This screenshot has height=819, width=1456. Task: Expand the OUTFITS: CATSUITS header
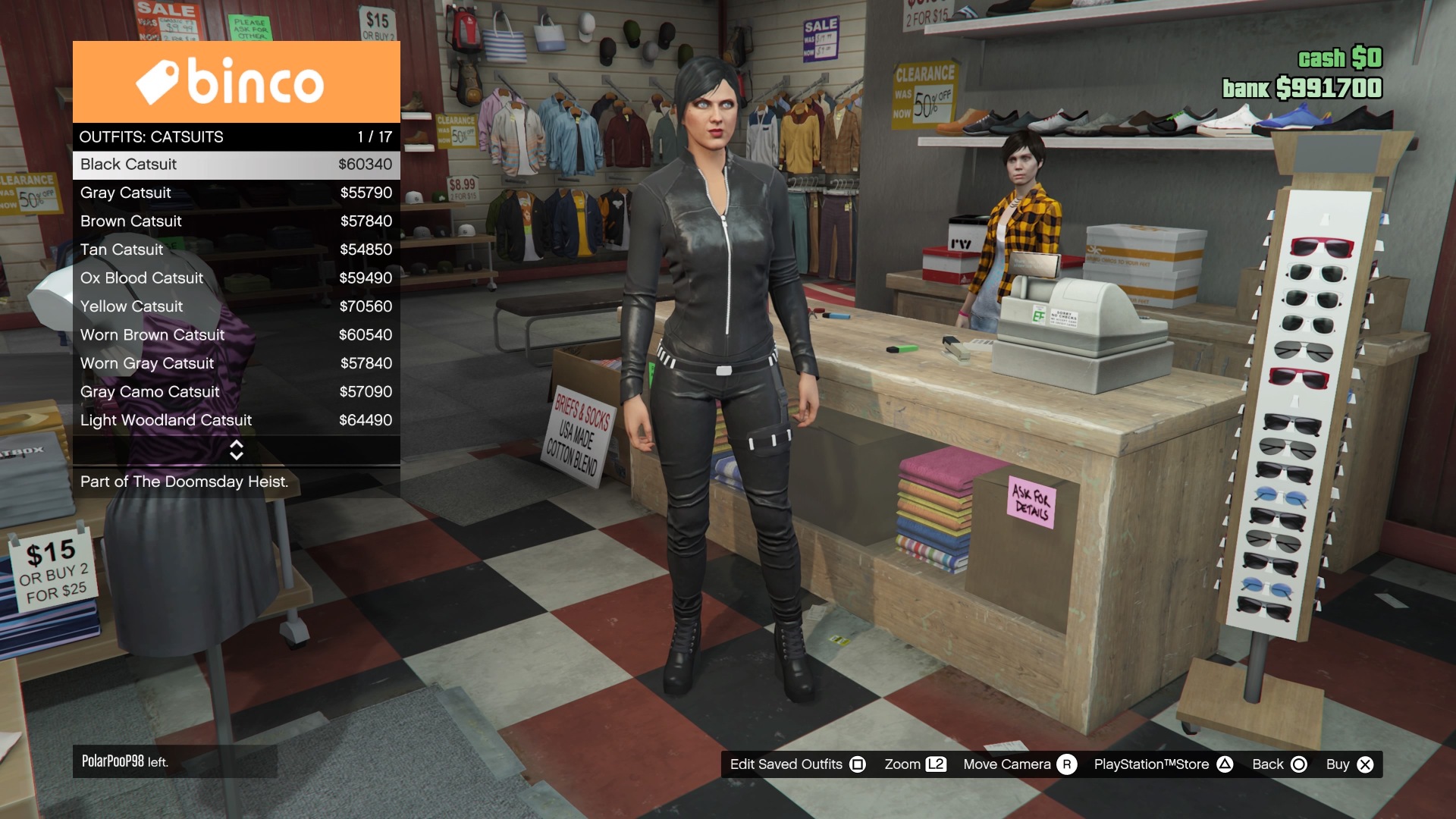(151, 136)
